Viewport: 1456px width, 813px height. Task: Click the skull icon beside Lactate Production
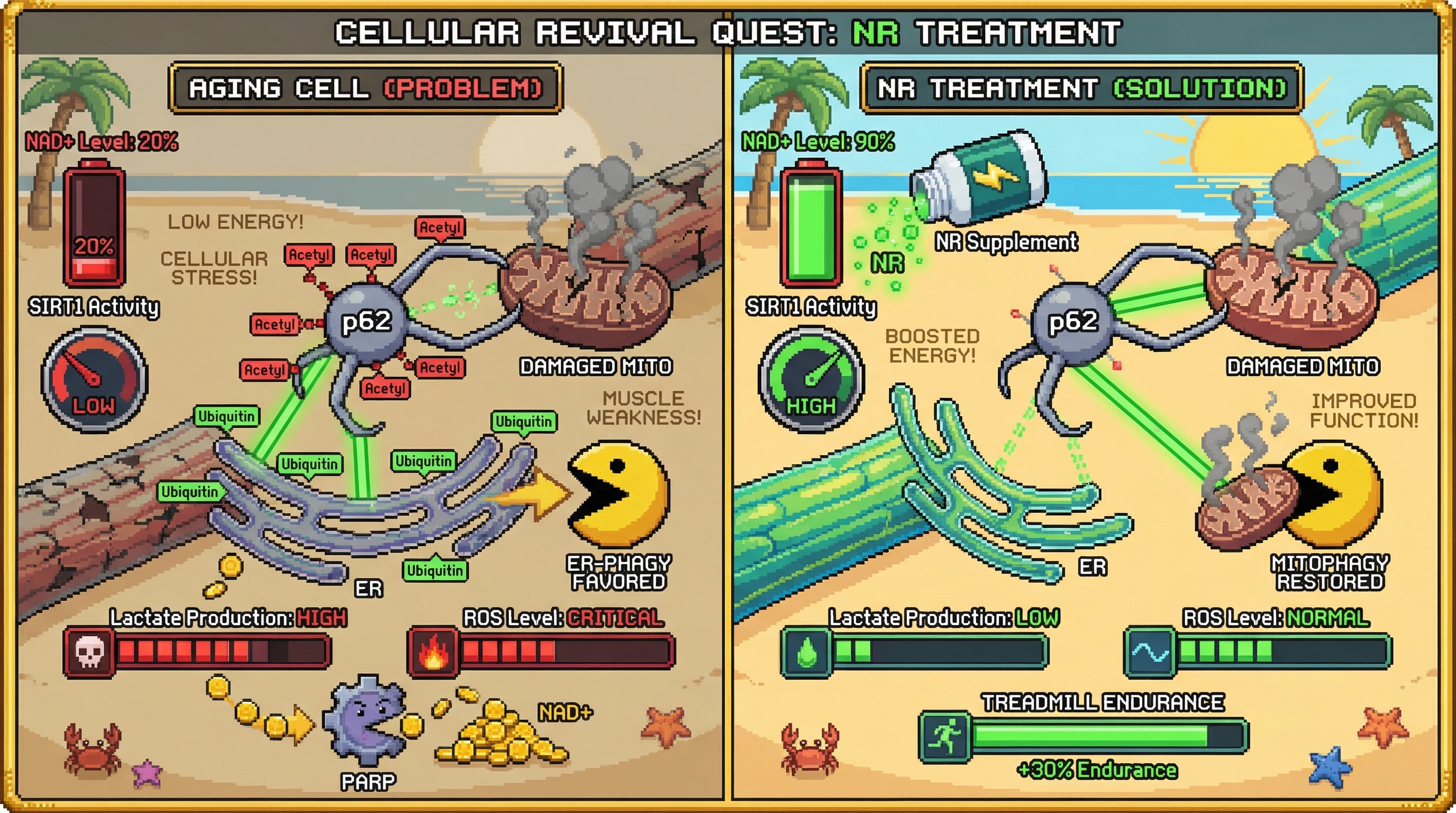click(90, 652)
